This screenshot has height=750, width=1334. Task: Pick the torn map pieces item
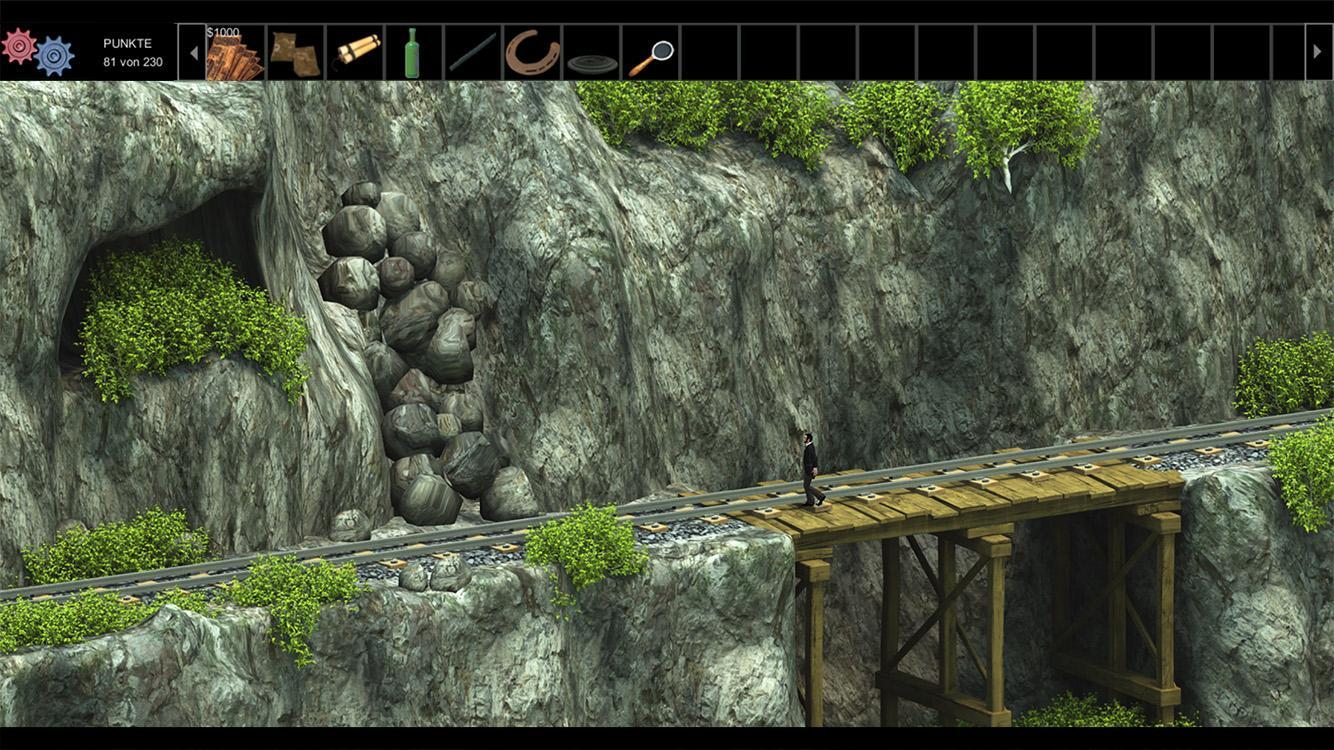pyautogui.click(x=295, y=53)
